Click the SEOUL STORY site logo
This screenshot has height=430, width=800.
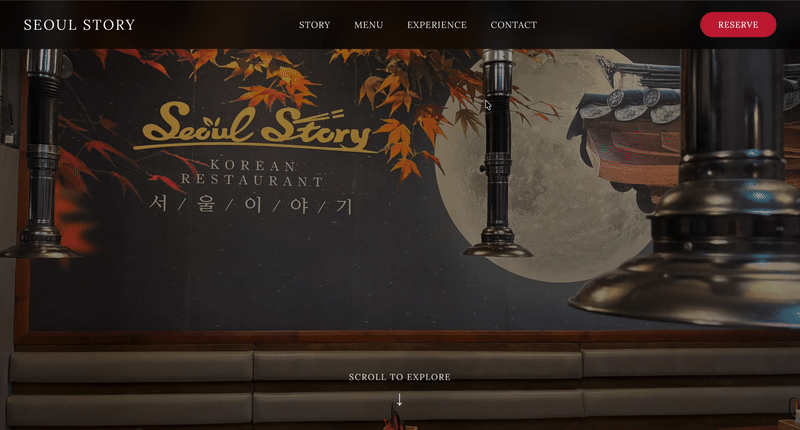79,25
